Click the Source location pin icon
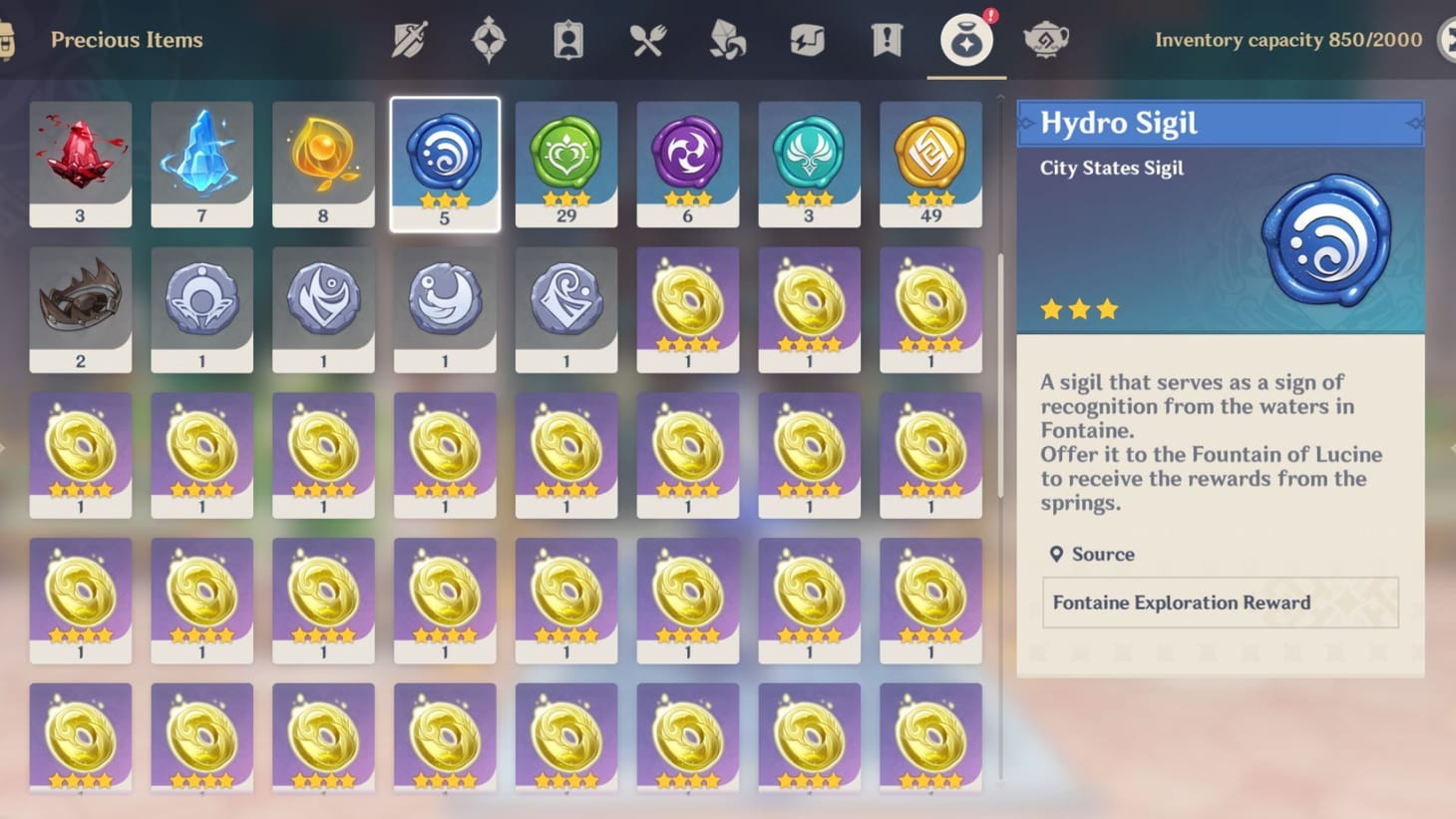The height and width of the screenshot is (819, 1456). pyautogui.click(x=1057, y=554)
